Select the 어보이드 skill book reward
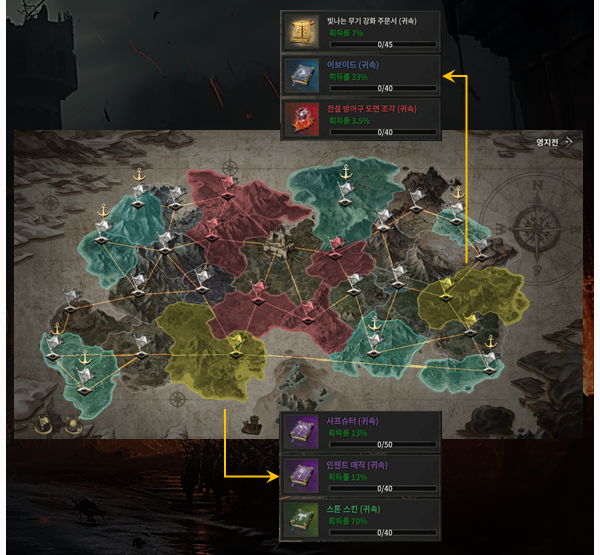 [361, 74]
